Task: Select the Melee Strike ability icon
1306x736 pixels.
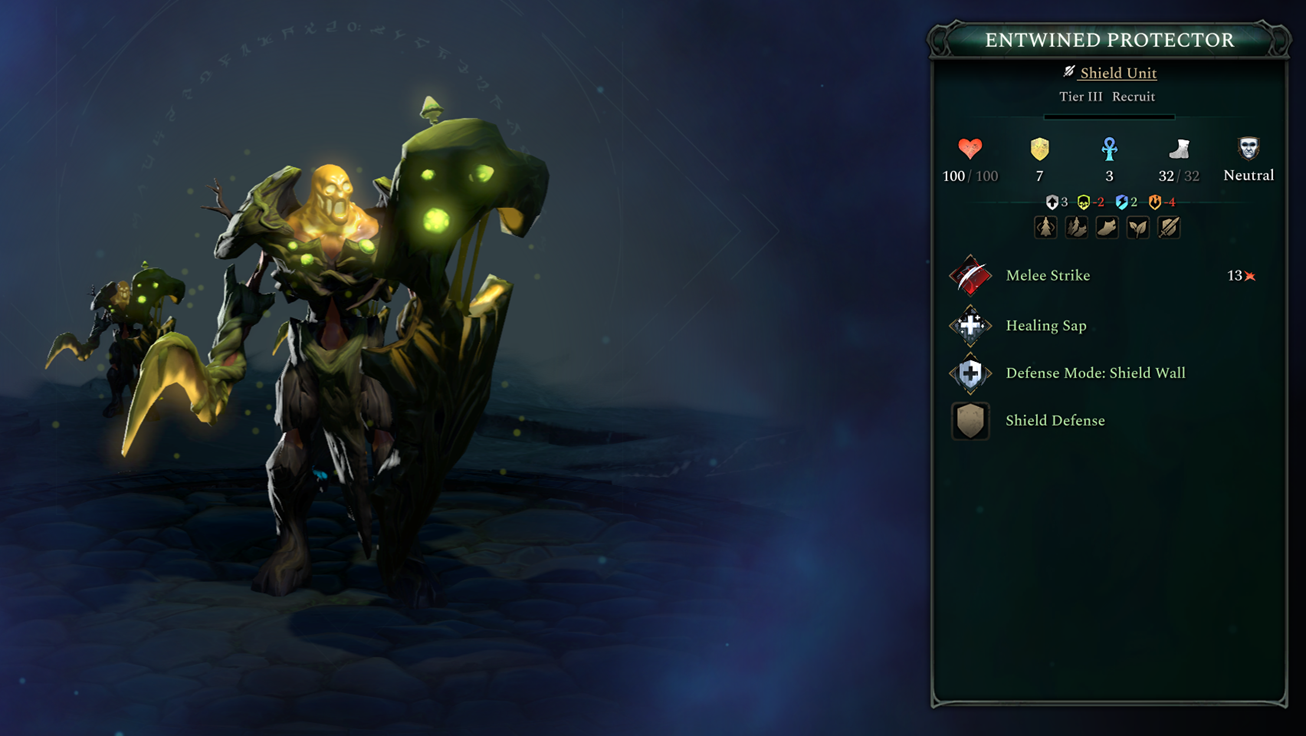Action: coord(970,275)
